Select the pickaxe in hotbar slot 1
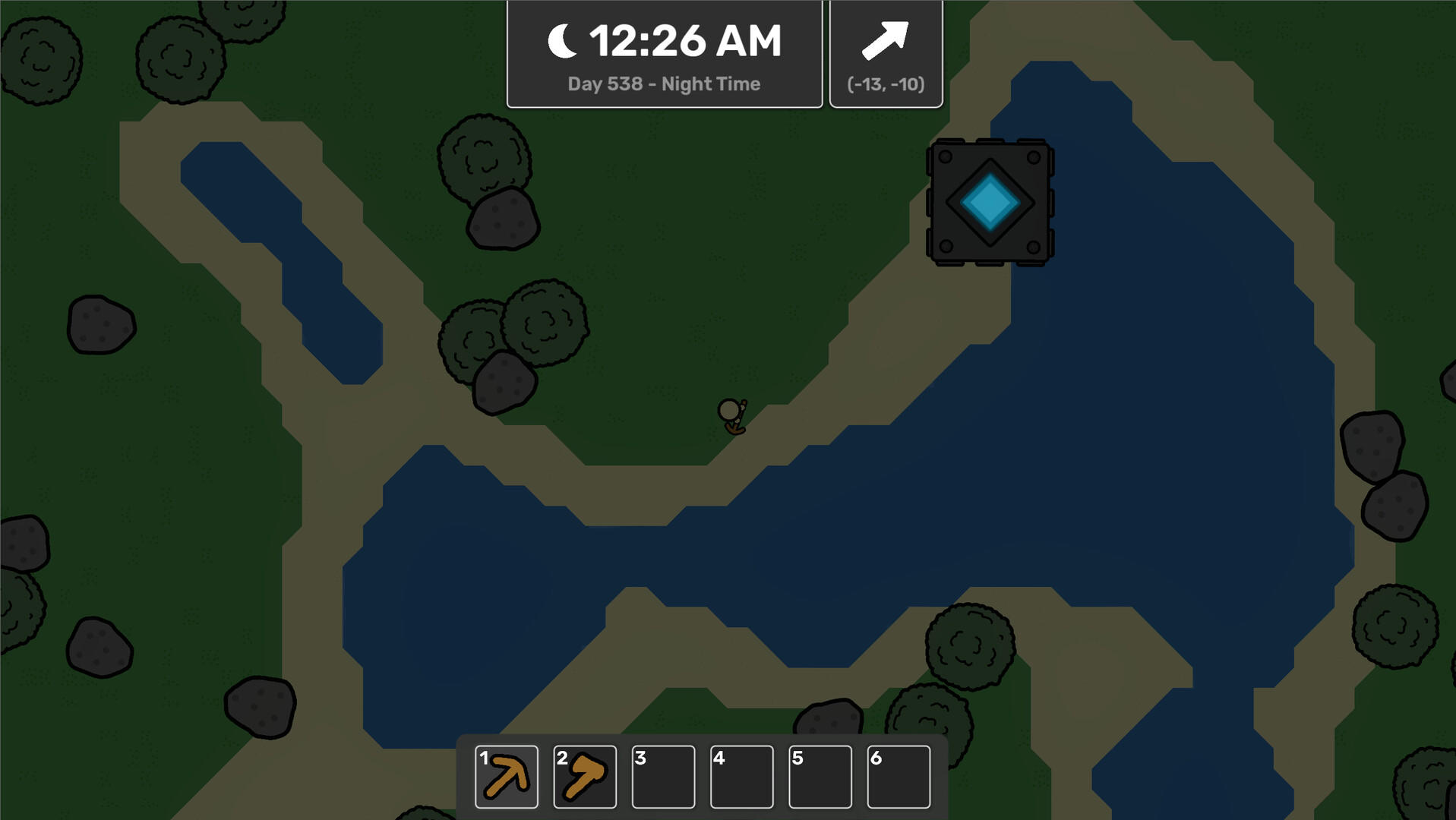1456x820 pixels. pyautogui.click(x=504, y=776)
